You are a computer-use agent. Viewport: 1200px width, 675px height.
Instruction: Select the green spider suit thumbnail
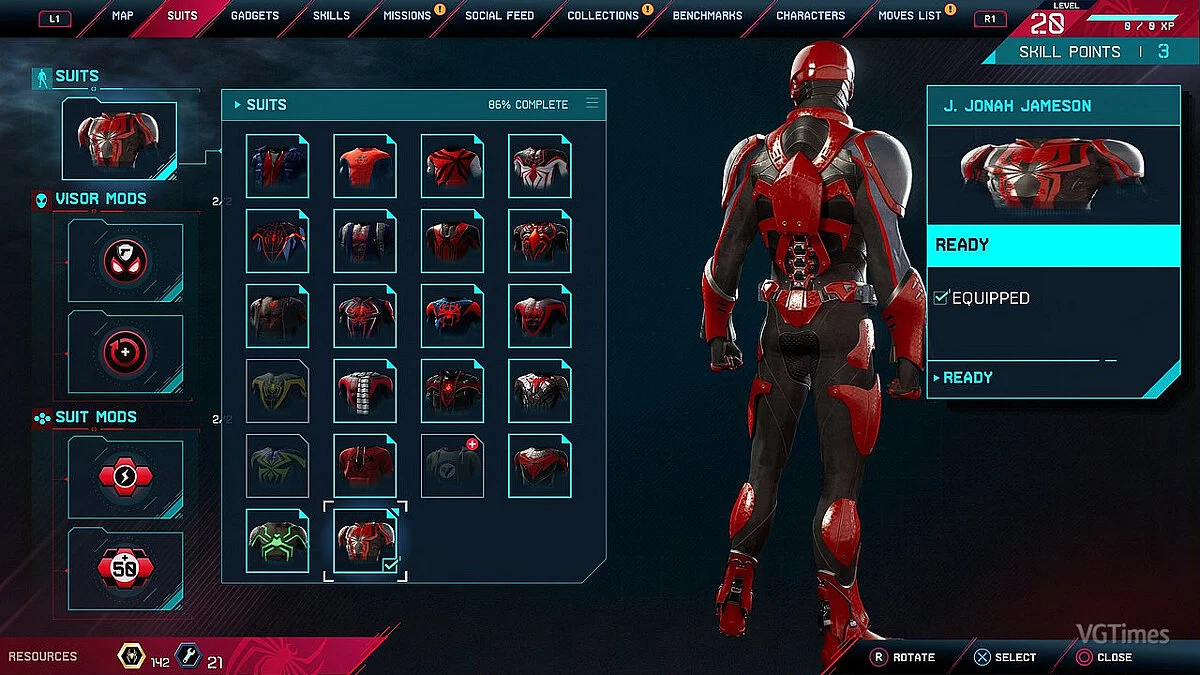pyautogui.click(x=277, y=540)
